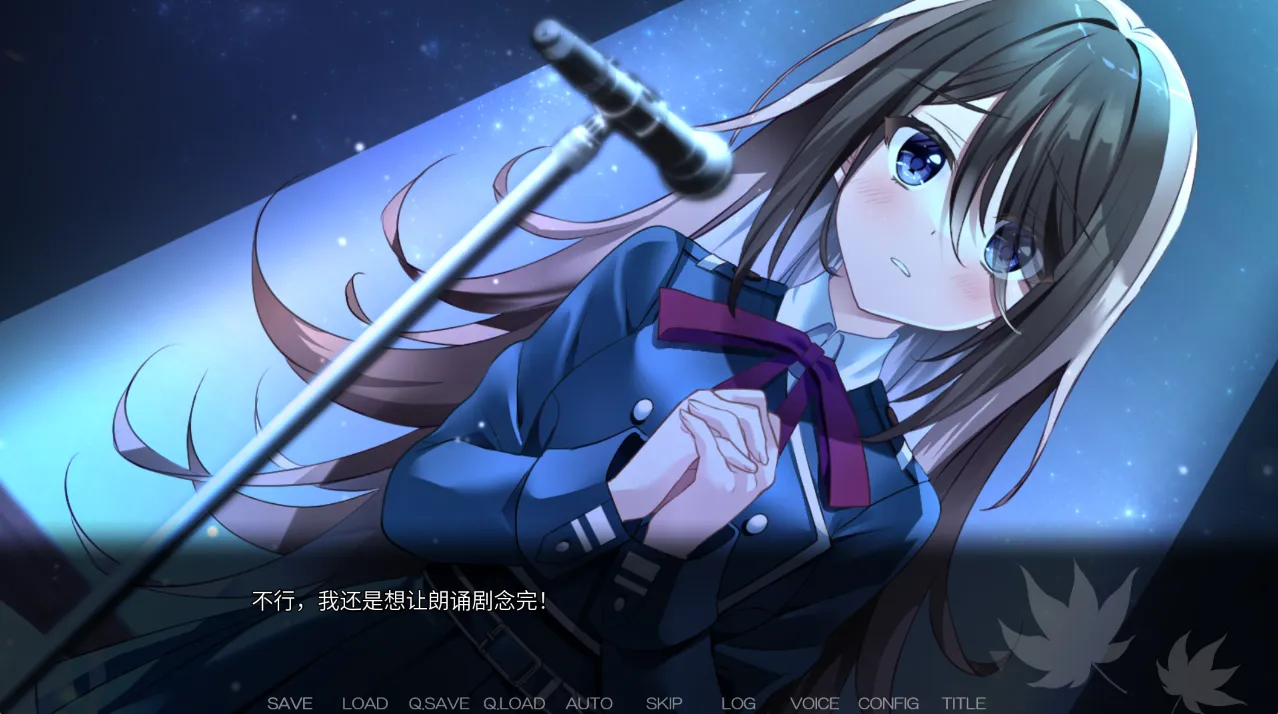
Task: Quick save with Q.SAVE
Action: click(x=438, y=703)
